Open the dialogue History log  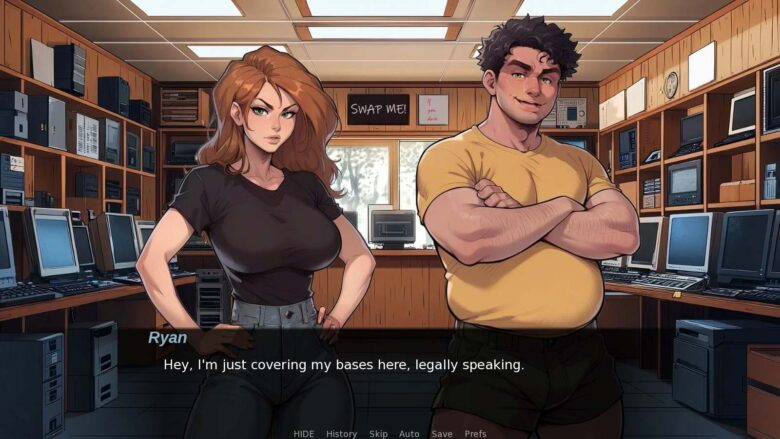pyautogui.click(x=341, y=433)
